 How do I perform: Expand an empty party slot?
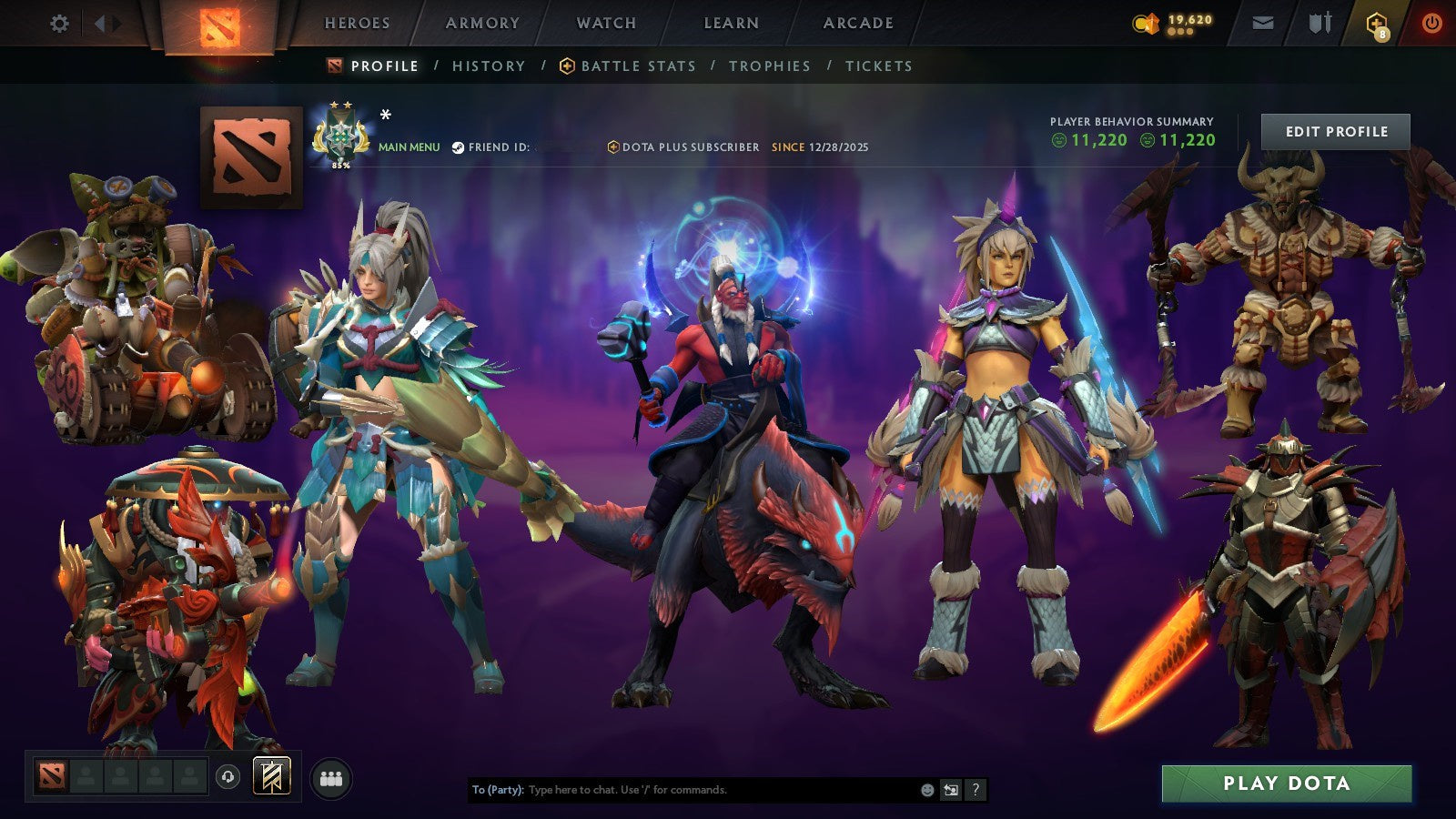coord(86,775)
